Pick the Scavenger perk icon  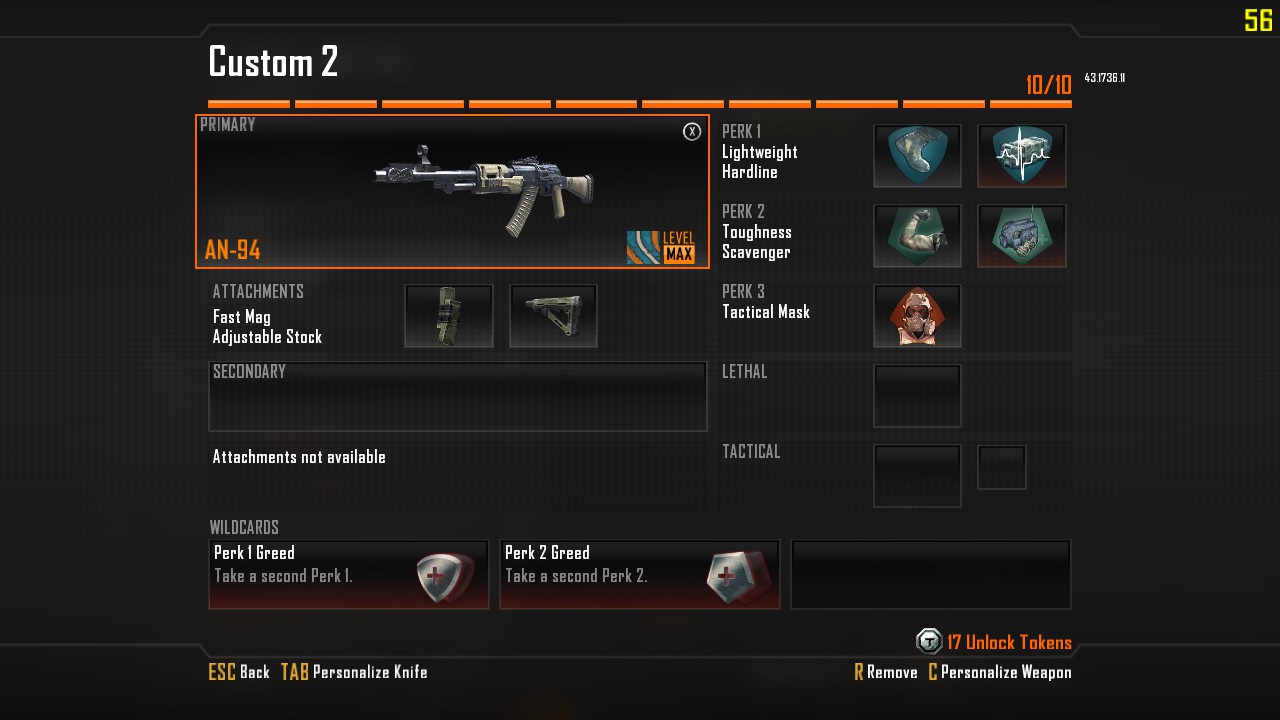1021,236
